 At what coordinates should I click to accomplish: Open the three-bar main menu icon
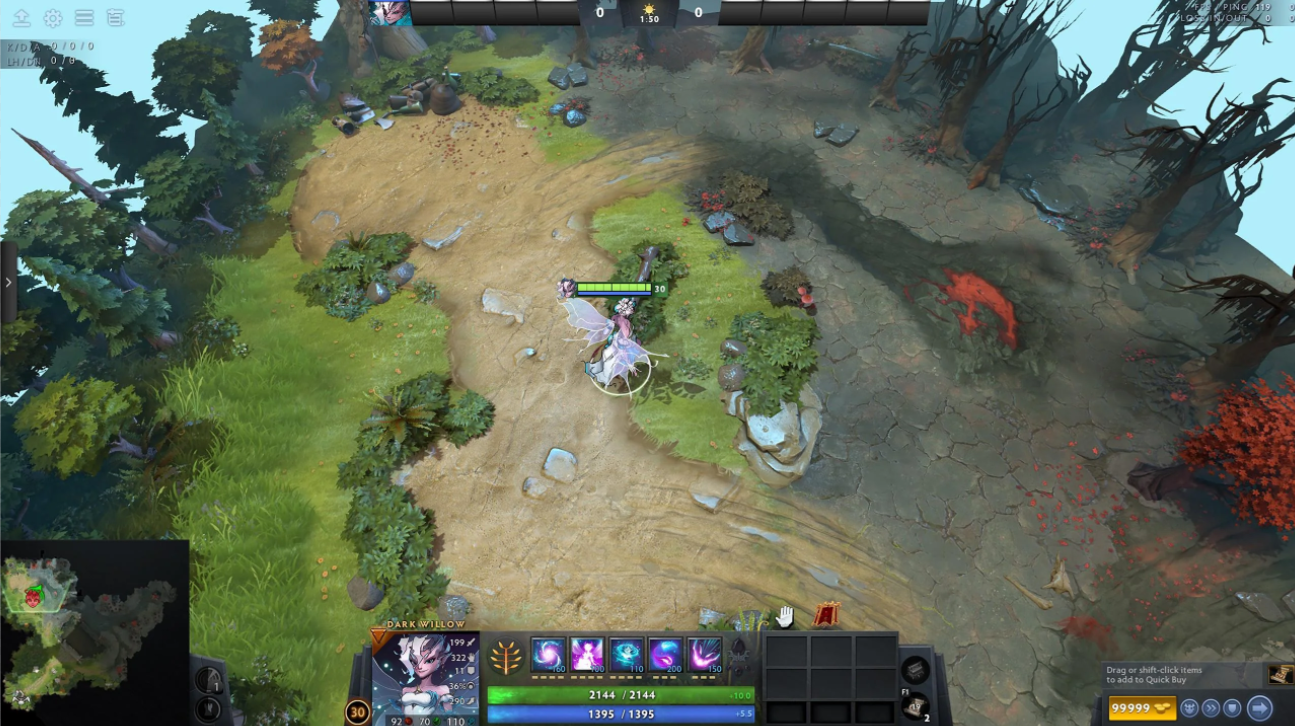coord(84,18)
